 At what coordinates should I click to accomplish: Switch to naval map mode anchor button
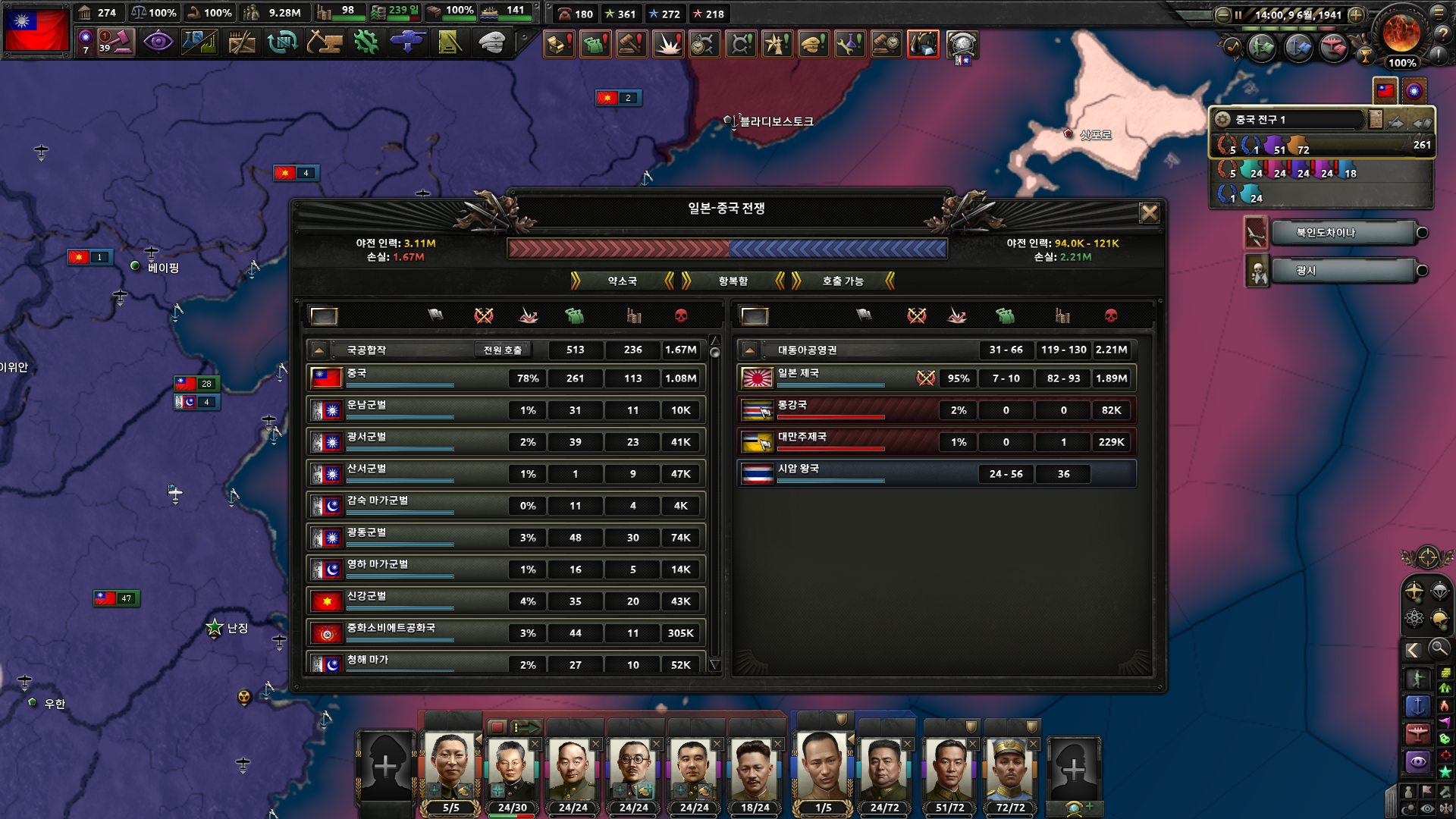[x=1417, y=707]
